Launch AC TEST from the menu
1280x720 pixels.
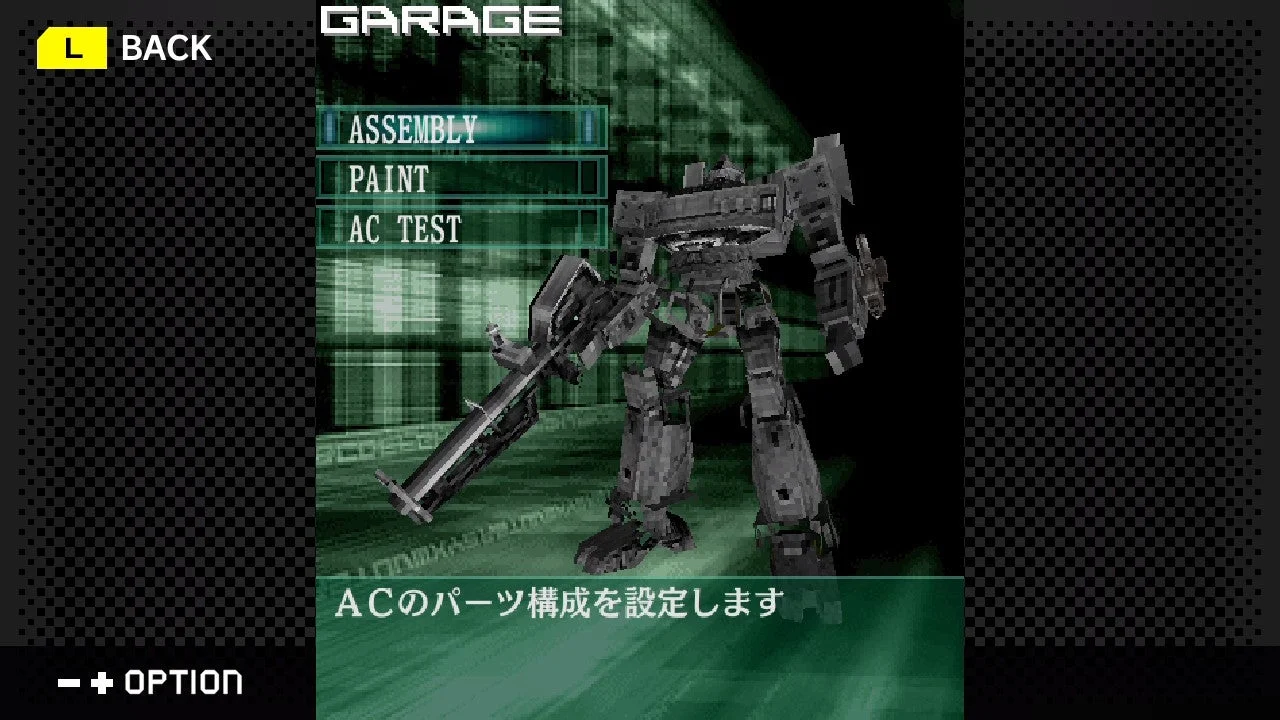pos(402,231)
